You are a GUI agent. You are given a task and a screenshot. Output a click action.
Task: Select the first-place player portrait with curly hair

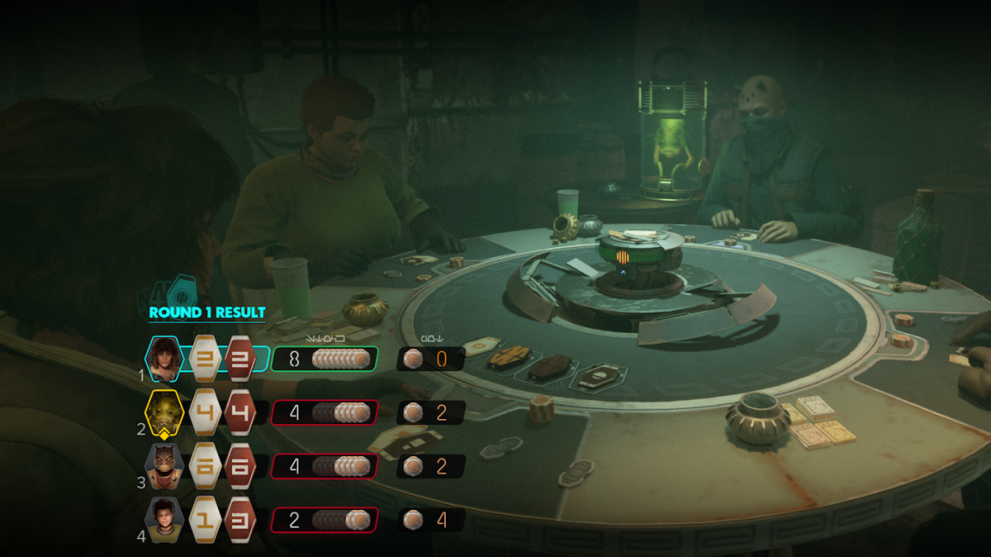(165, 358)
